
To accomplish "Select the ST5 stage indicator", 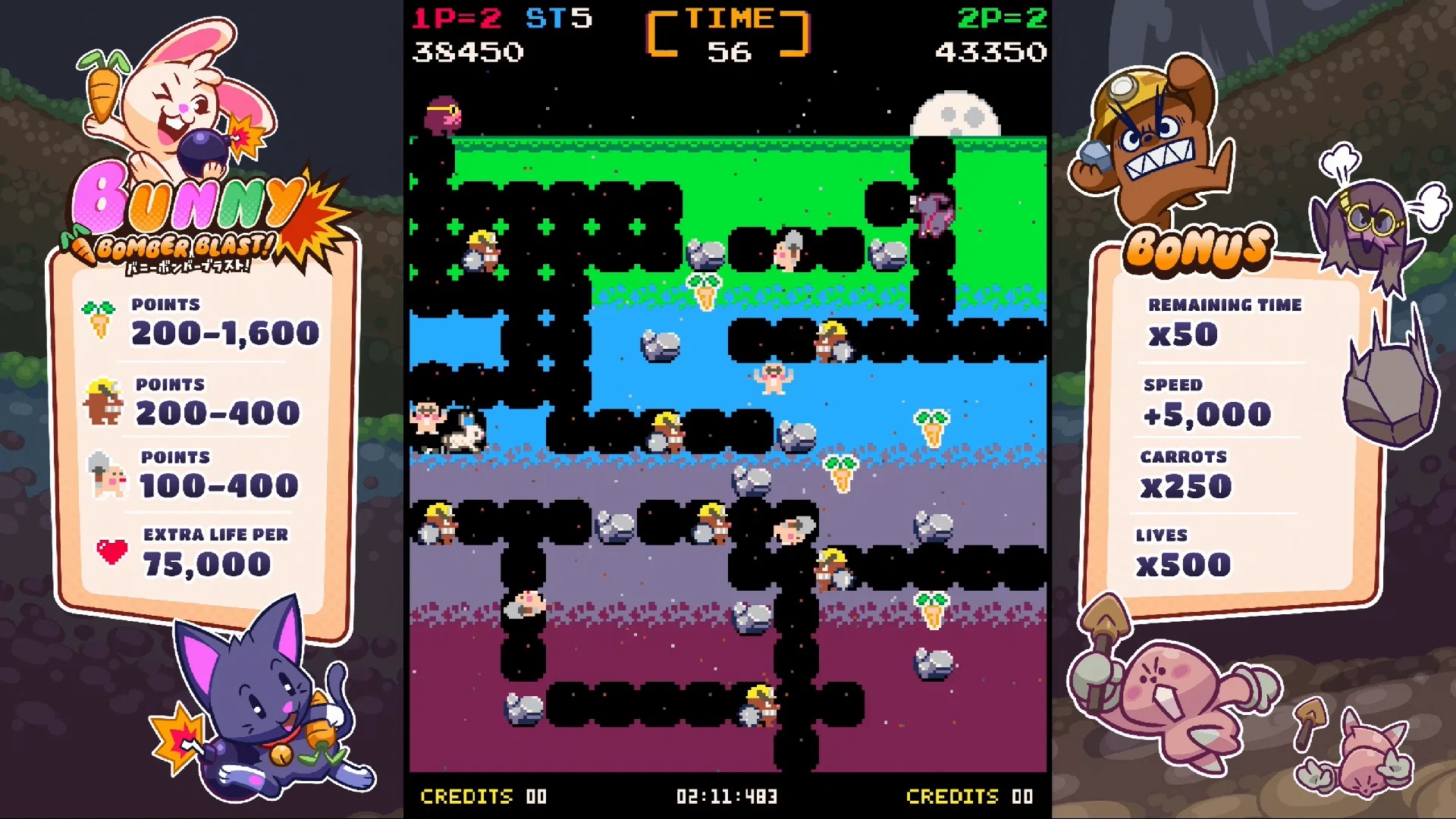I will point(560,17).
